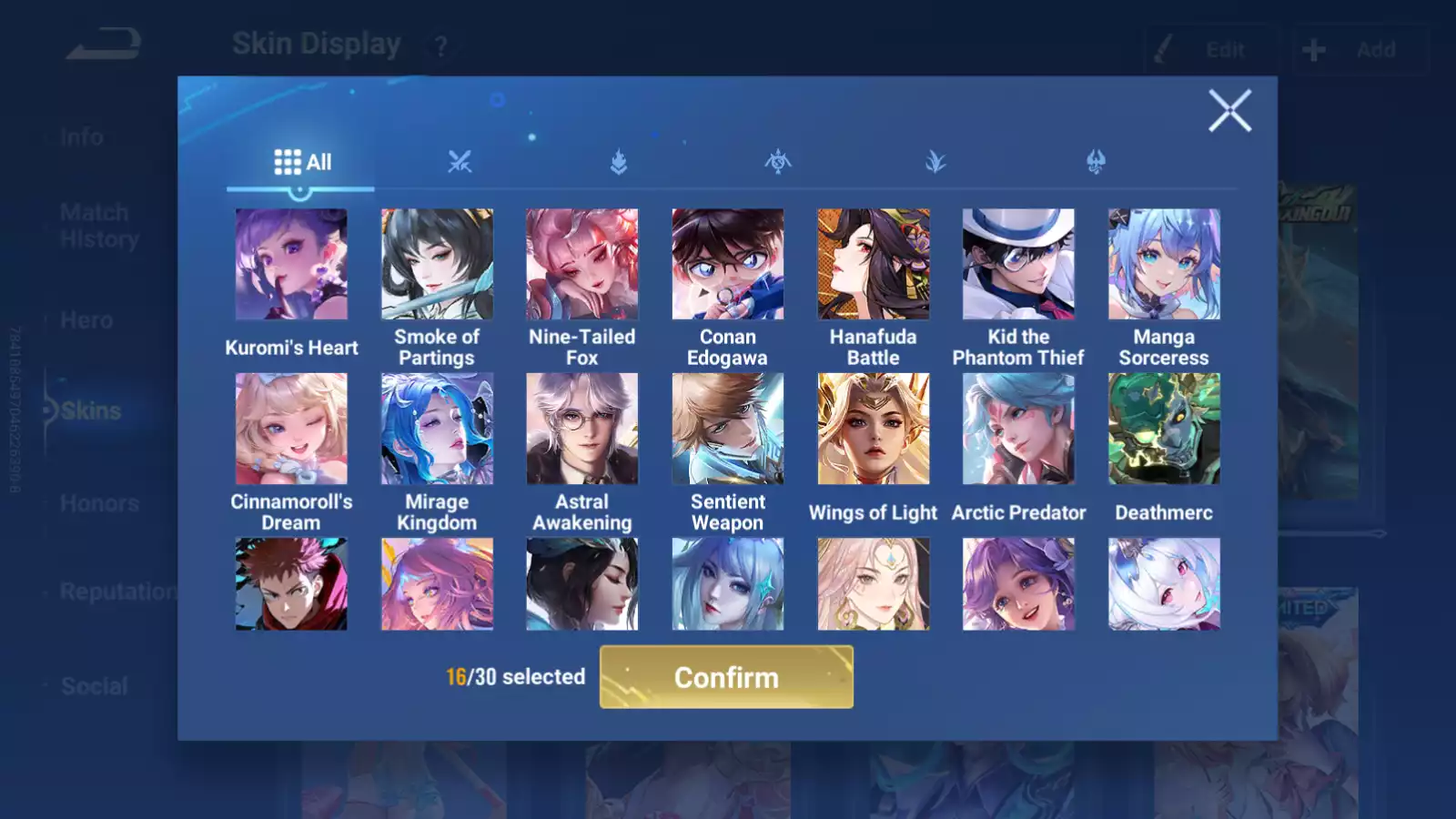Select Kid the Phantom Thief skin
The image size is (1456, 819).
[1018, 265]
